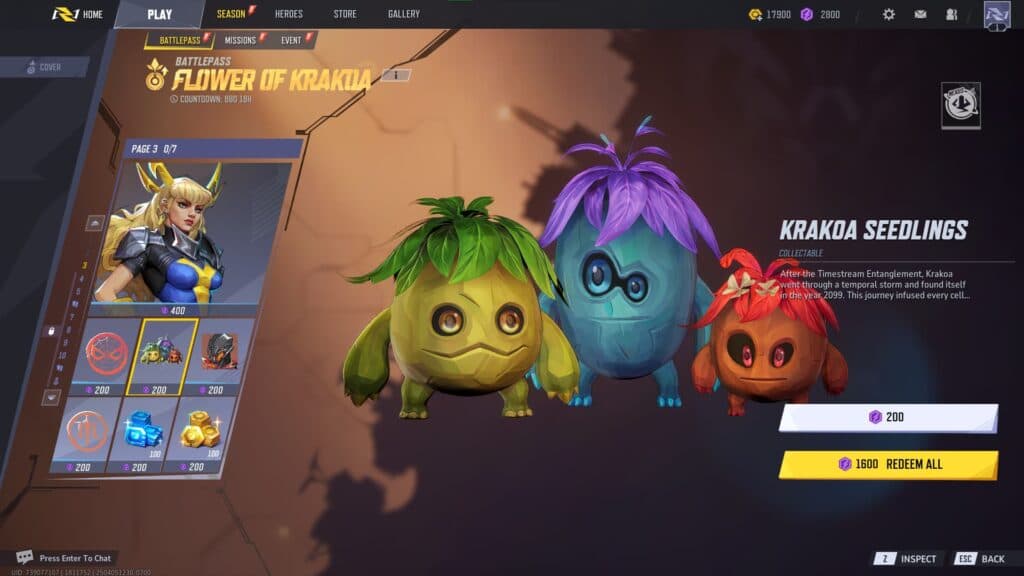Screen dimensions: 1024x576
Task: Click the chat input box
Action: [75, 557]
